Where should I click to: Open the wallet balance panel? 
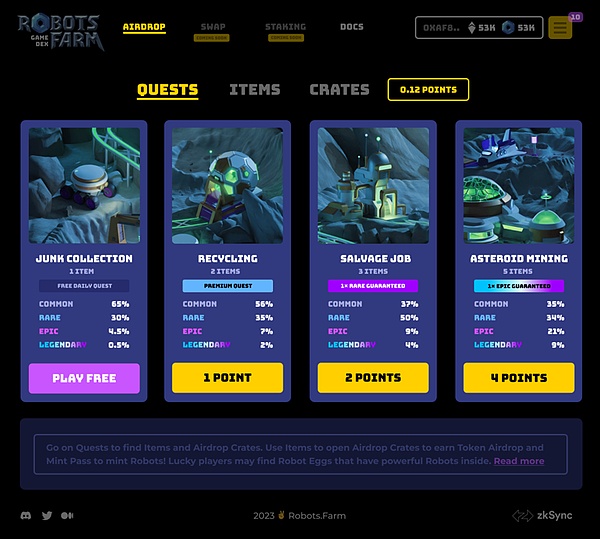point(479,28)
